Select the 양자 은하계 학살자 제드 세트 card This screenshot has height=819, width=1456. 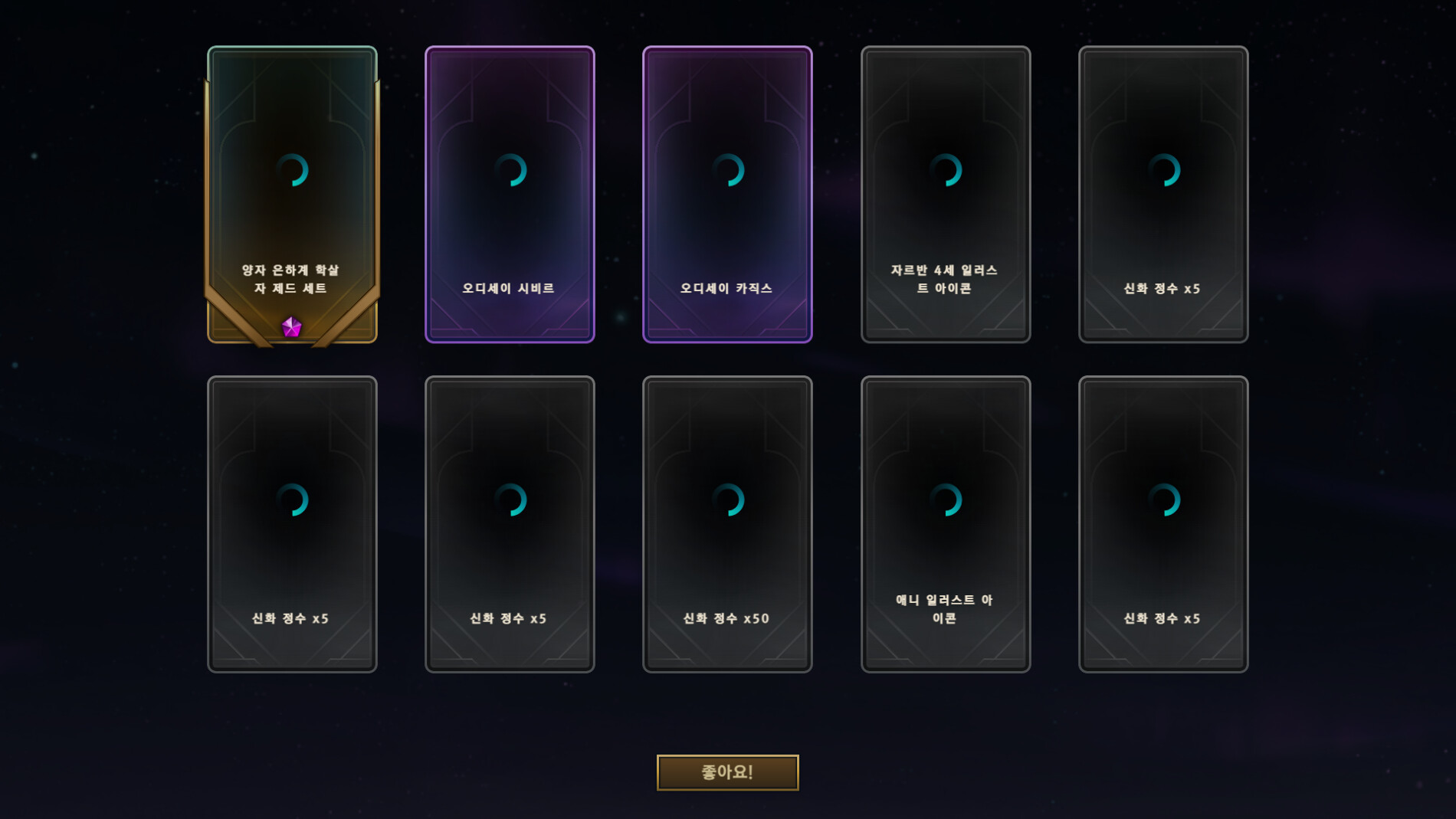coord(292,195)
